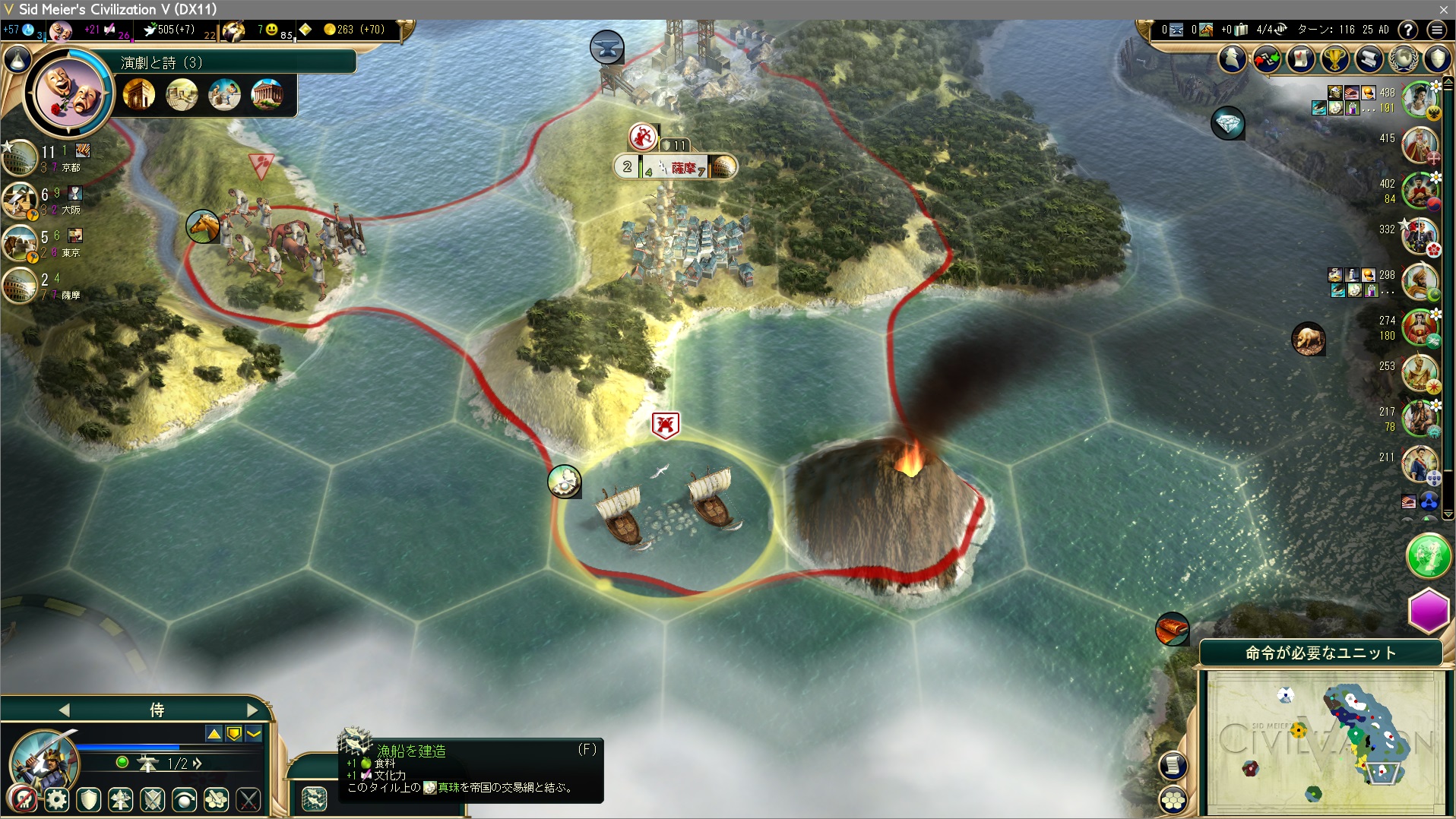
Task: Click the minimap
Action: point(1325,742)
